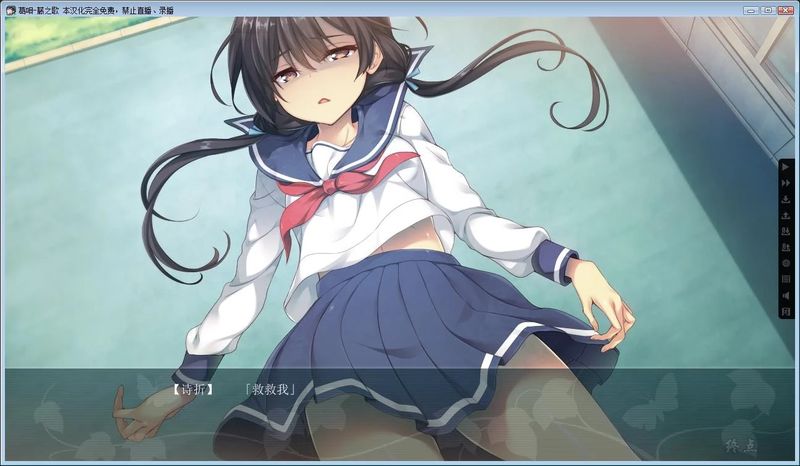Minimize the game window
Screen dimensions: 800x466
pyautogui.click(x=750, y=10)
